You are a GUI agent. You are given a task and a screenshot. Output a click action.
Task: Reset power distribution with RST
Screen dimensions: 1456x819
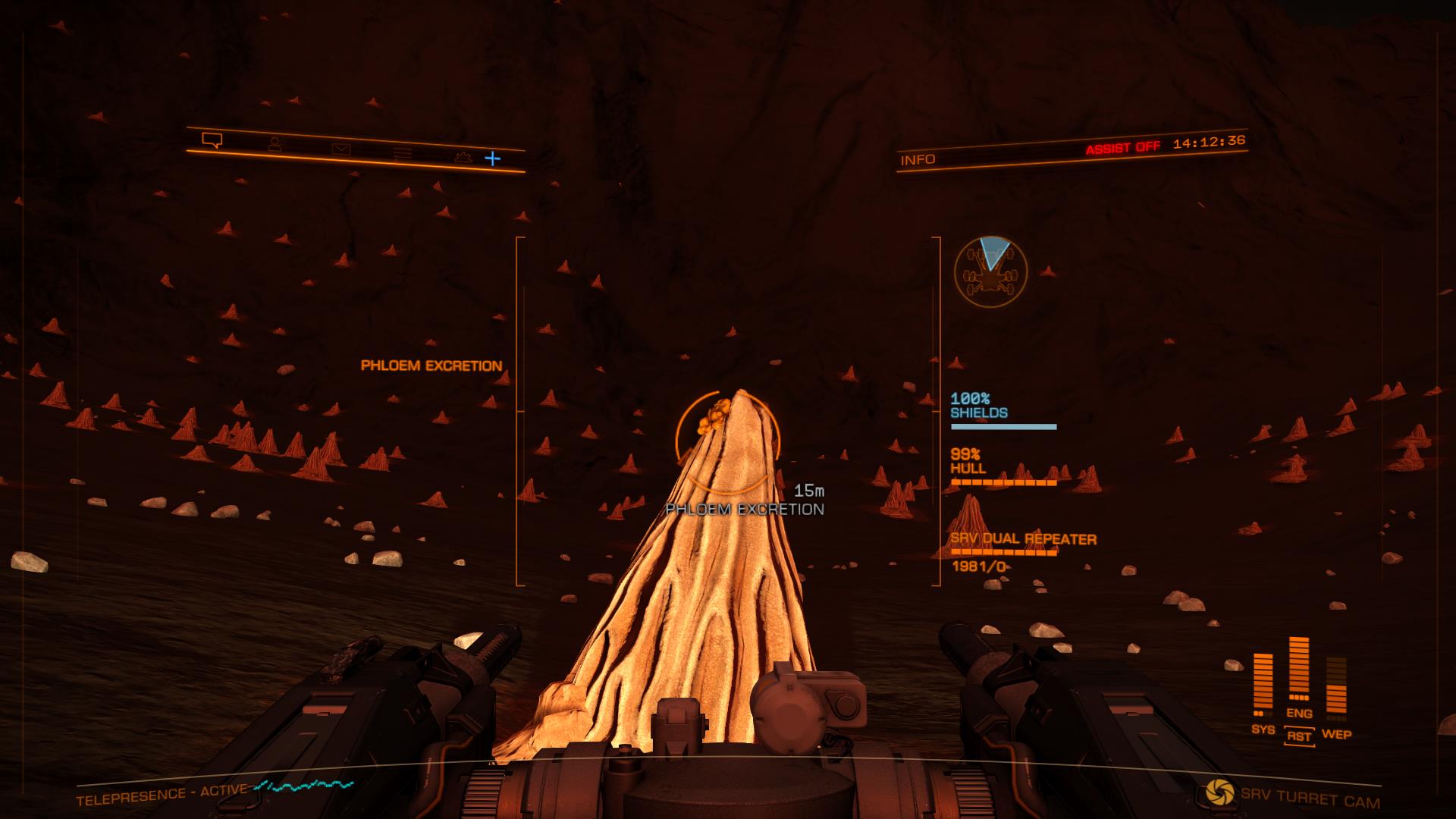pyautogui.click(x=1299, y=736)
